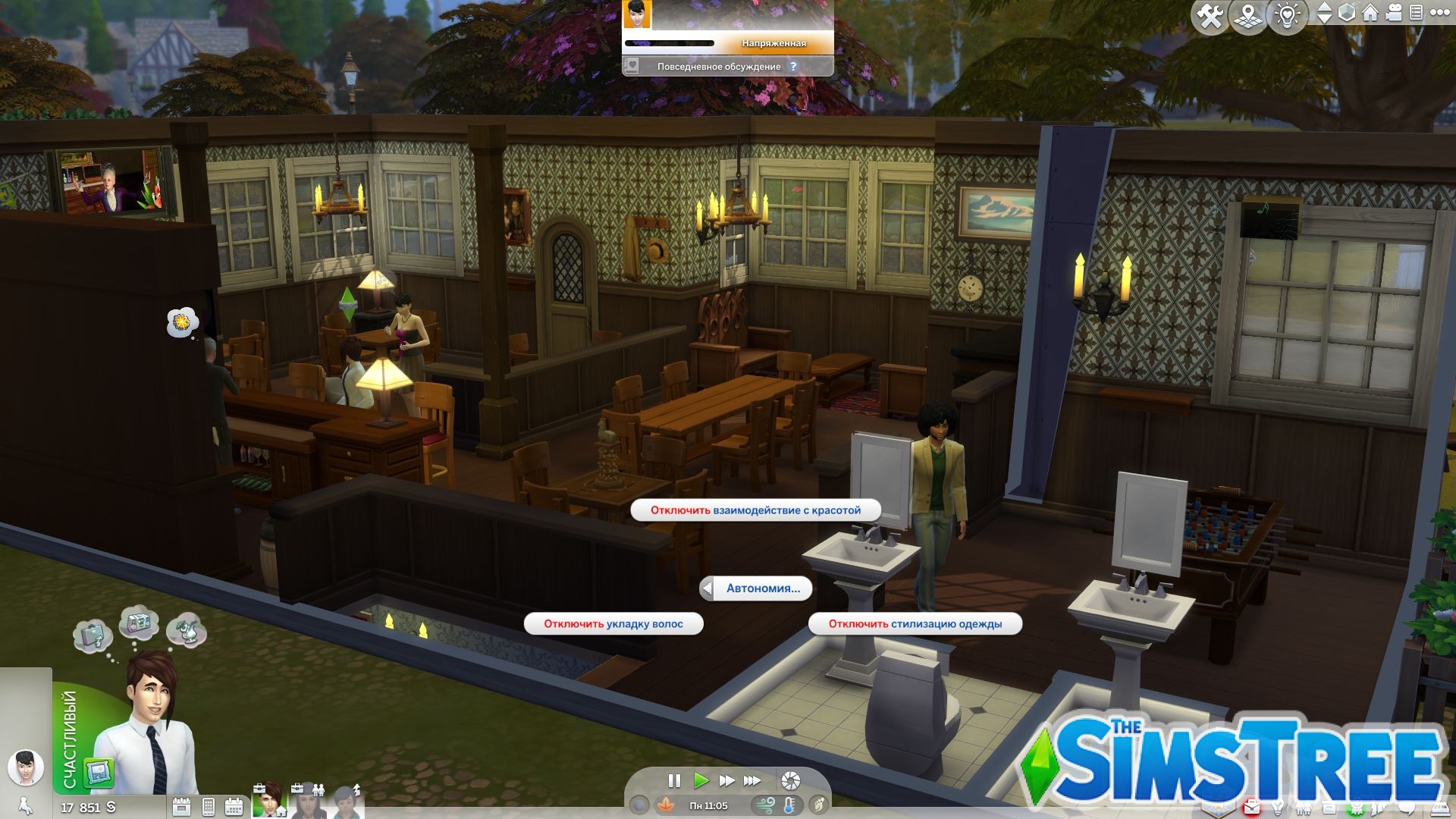This screenshot has width=1456, height=819.
Task: Select the camera recording icon
Action: tap(1394, 13)
